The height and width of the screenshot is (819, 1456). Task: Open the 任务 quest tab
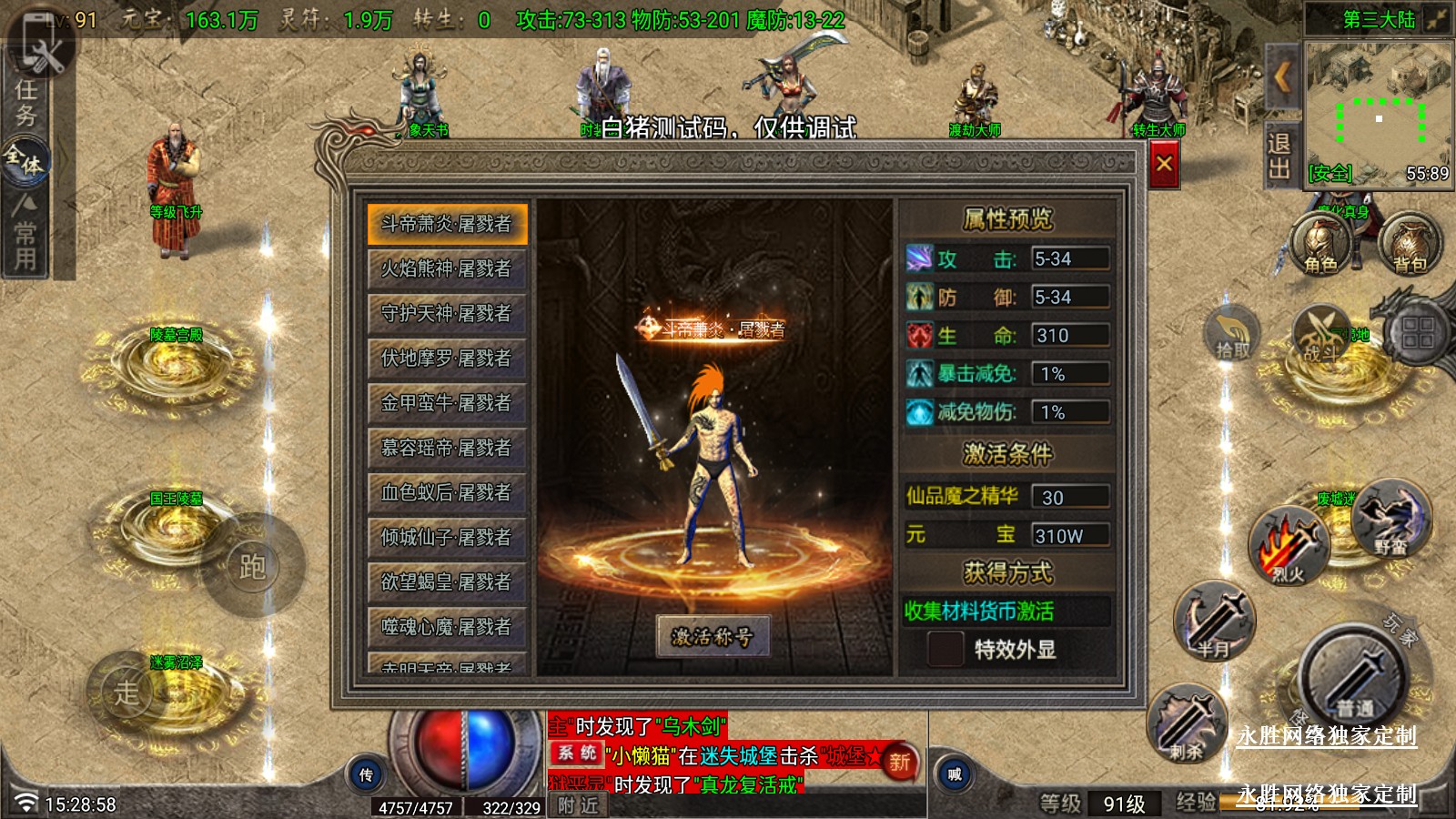[25, 102]
